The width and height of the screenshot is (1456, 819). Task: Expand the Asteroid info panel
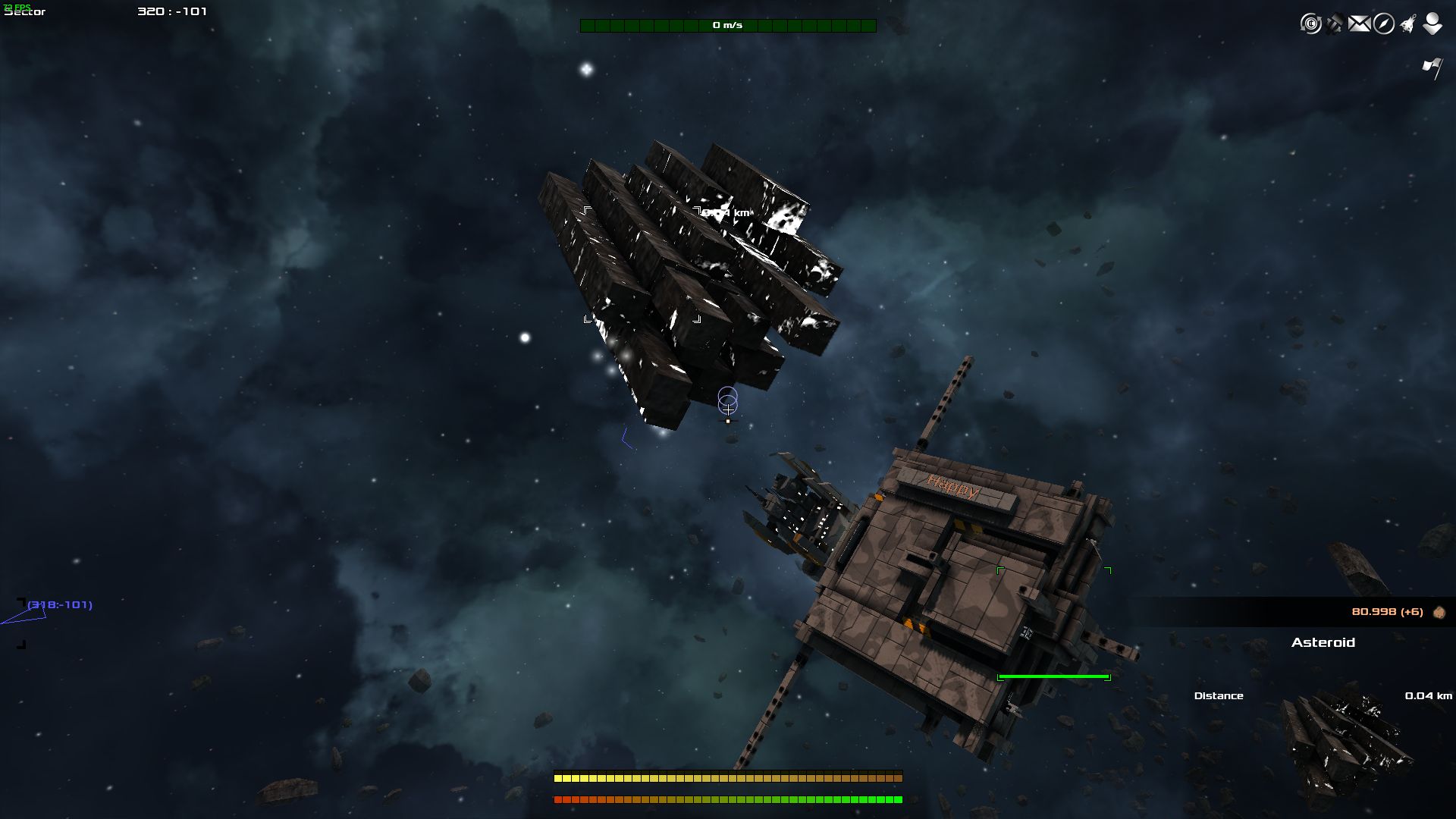[1325, 643]
